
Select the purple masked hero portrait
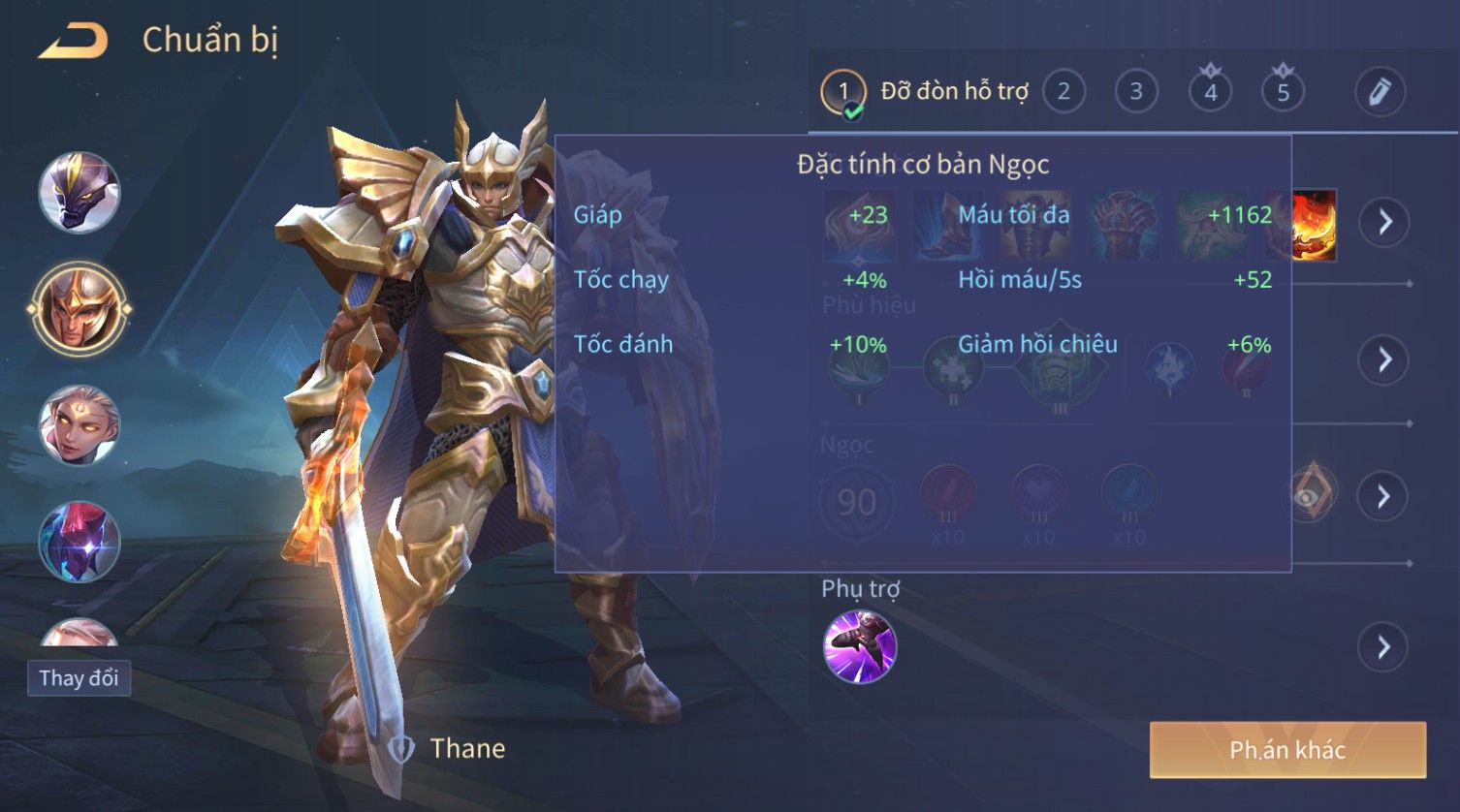[x=79, y=193]
